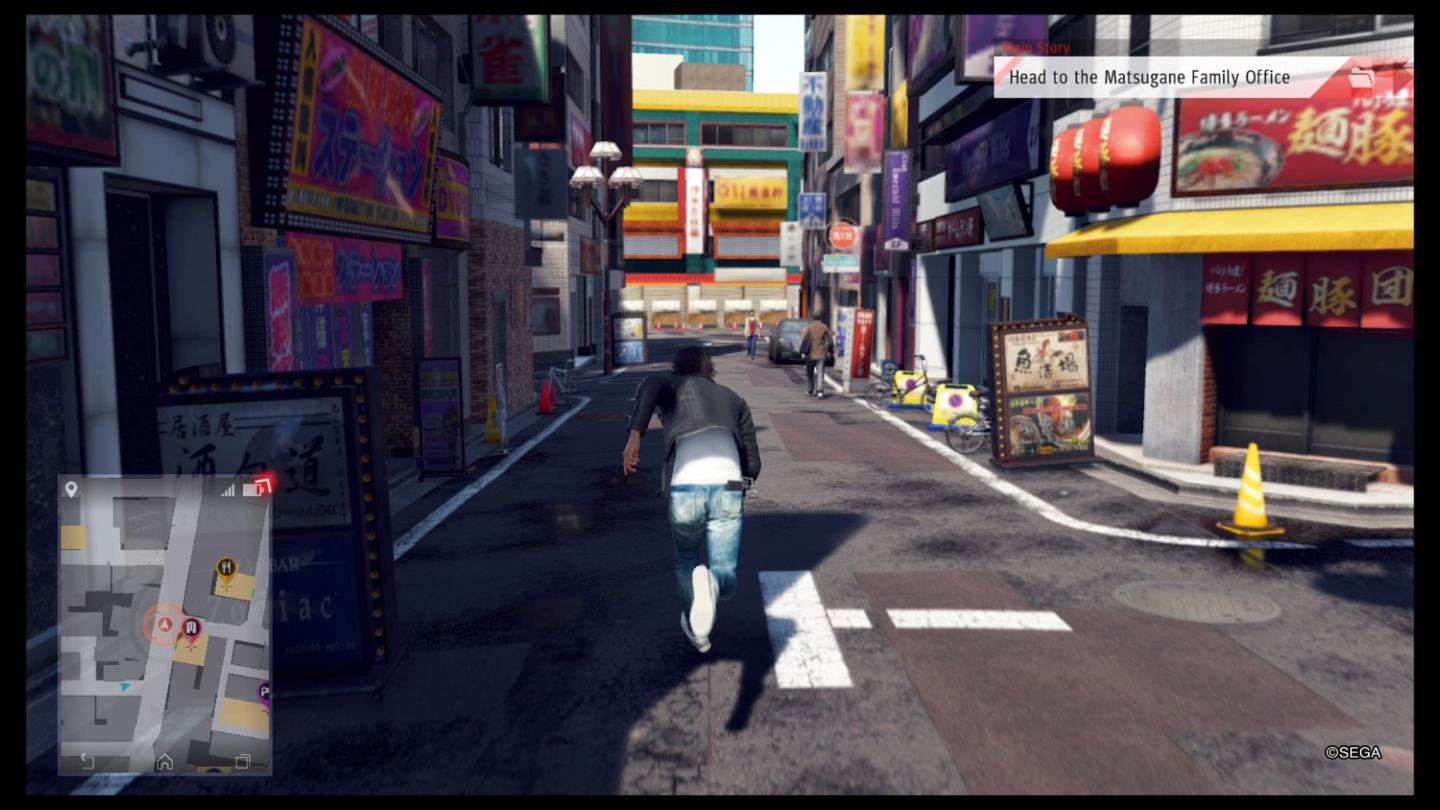Click the folder icon beside the objective text
The height and width of the screenshot is (810, 1440).
(1360, 76)
